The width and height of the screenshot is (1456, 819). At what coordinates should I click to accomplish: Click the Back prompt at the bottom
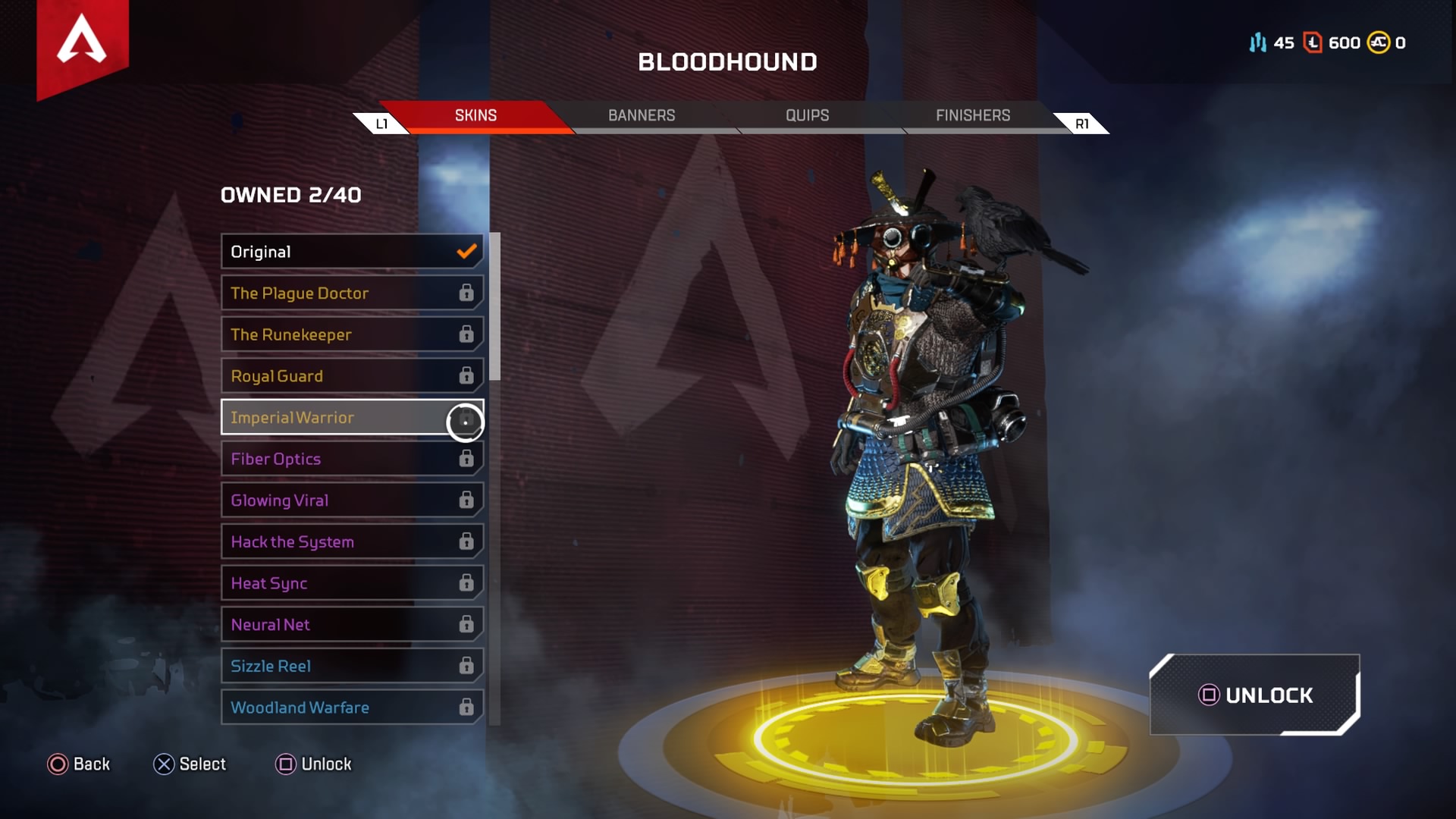[80, 764]
